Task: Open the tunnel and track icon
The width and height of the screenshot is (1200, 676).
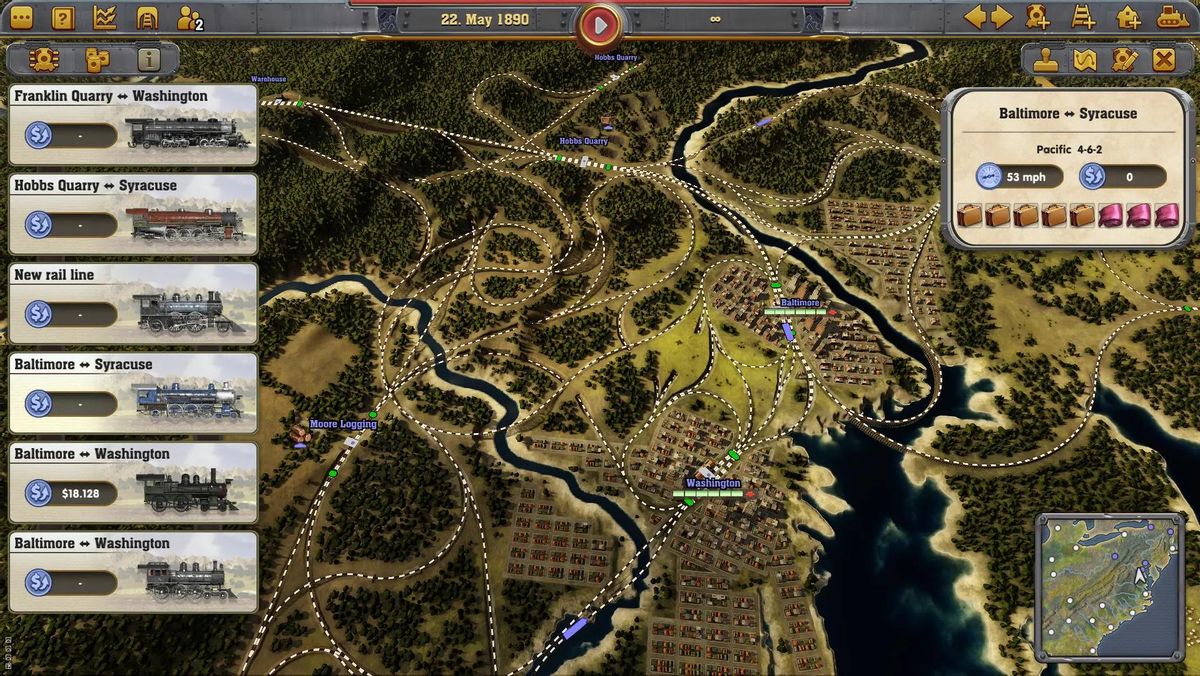Action: click(x=147, y=18)
